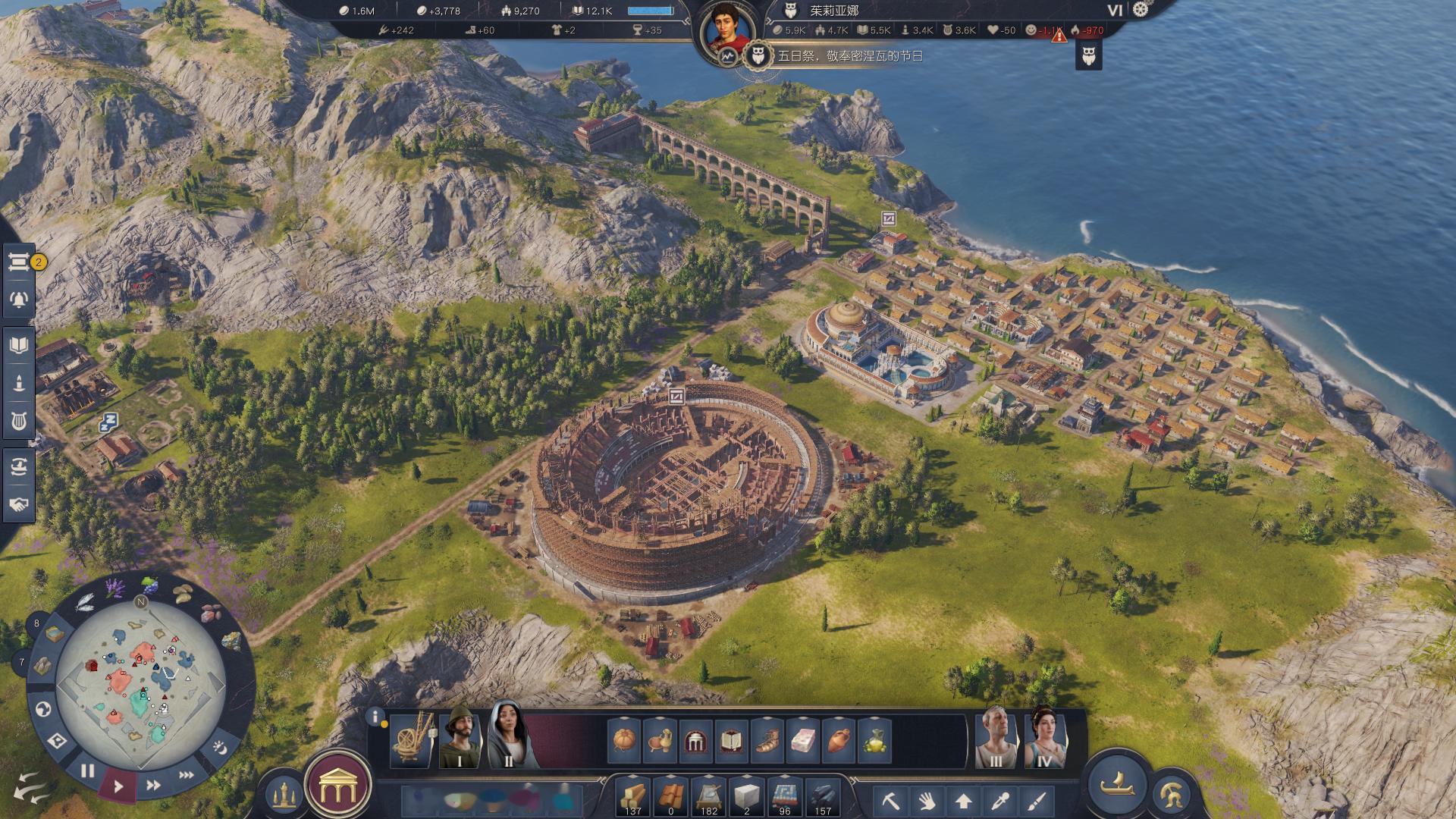This screenshot has height=819, width=1456.
Task: Open the handshake diplomacy panel
Action: (x=19, y=504)
